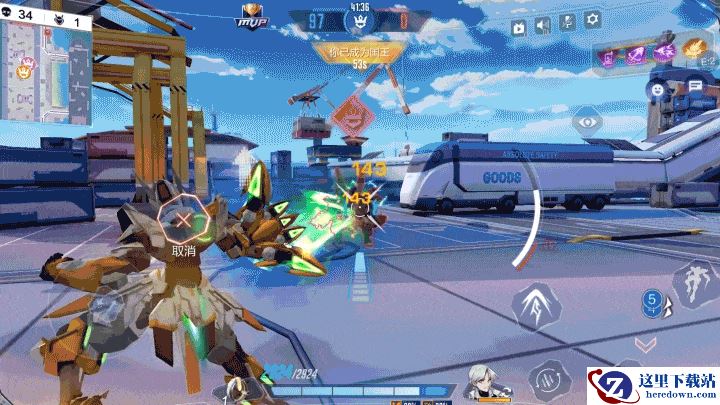Tap the blue number 5 item button
Image resolution: width=720 pixels, height=405 pixels.
pos(653,301)
